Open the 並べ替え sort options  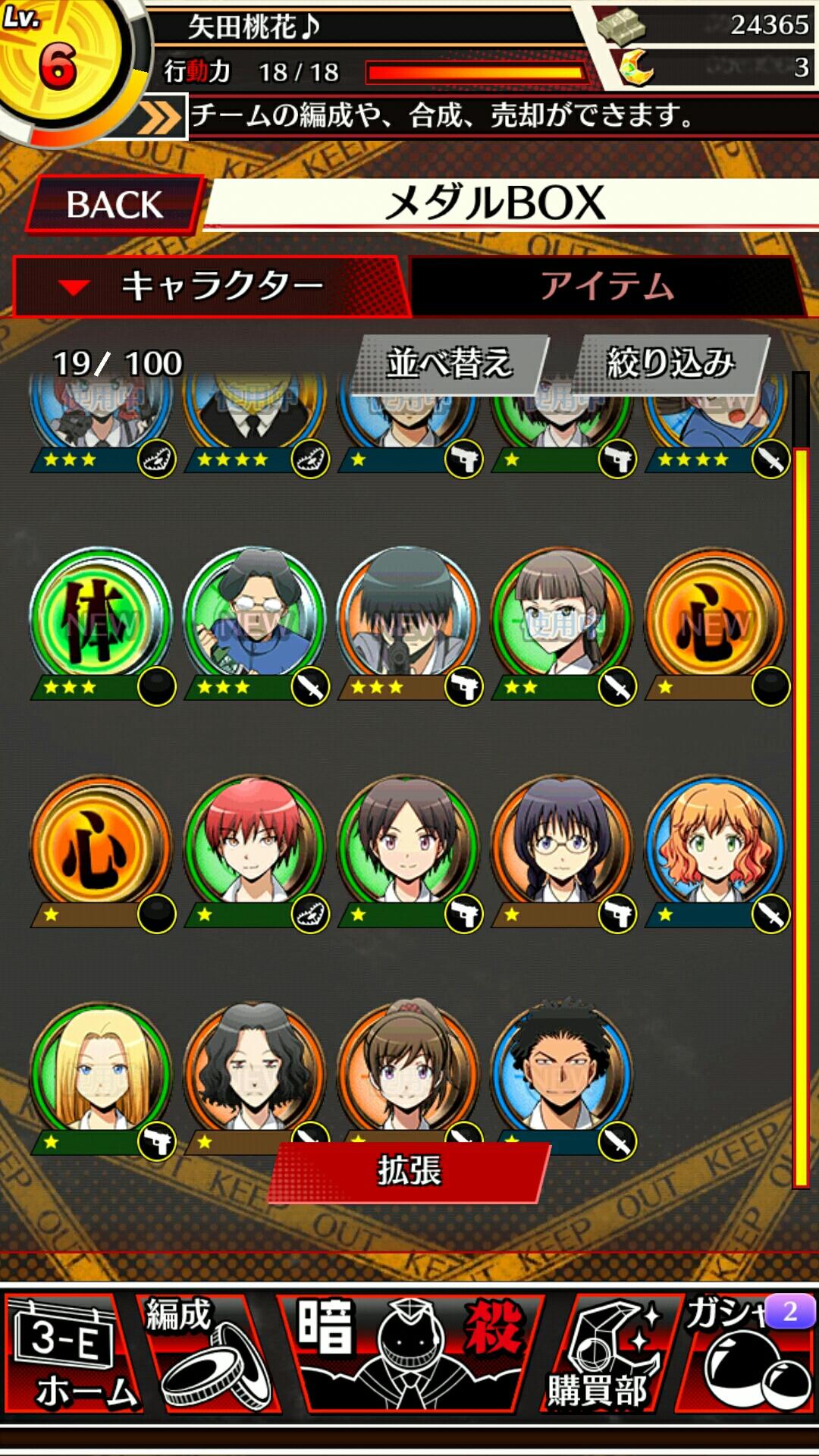click(x=450, y=363)
